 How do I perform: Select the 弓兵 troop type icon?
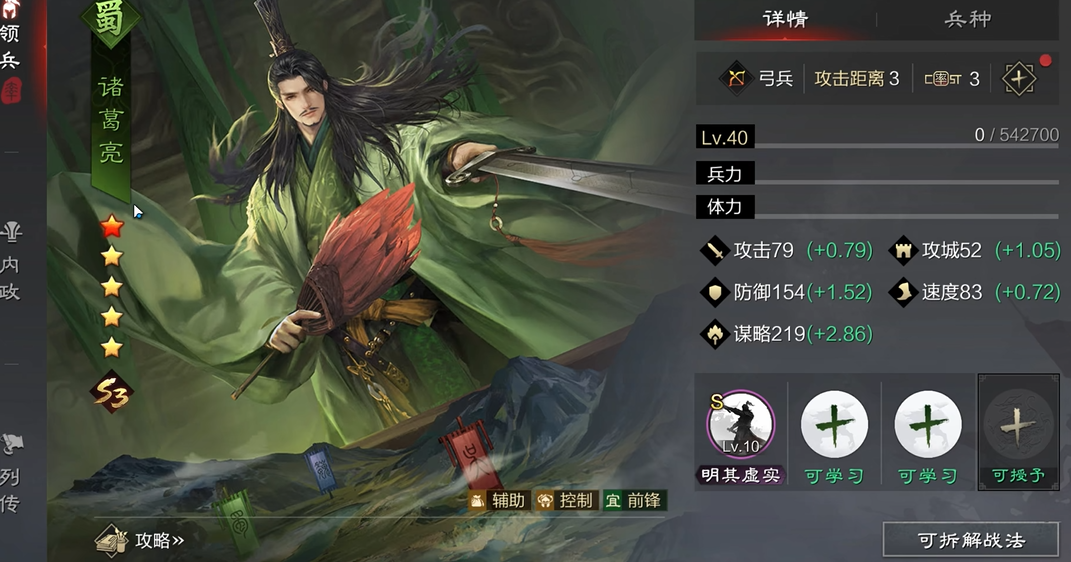point(737,79)
